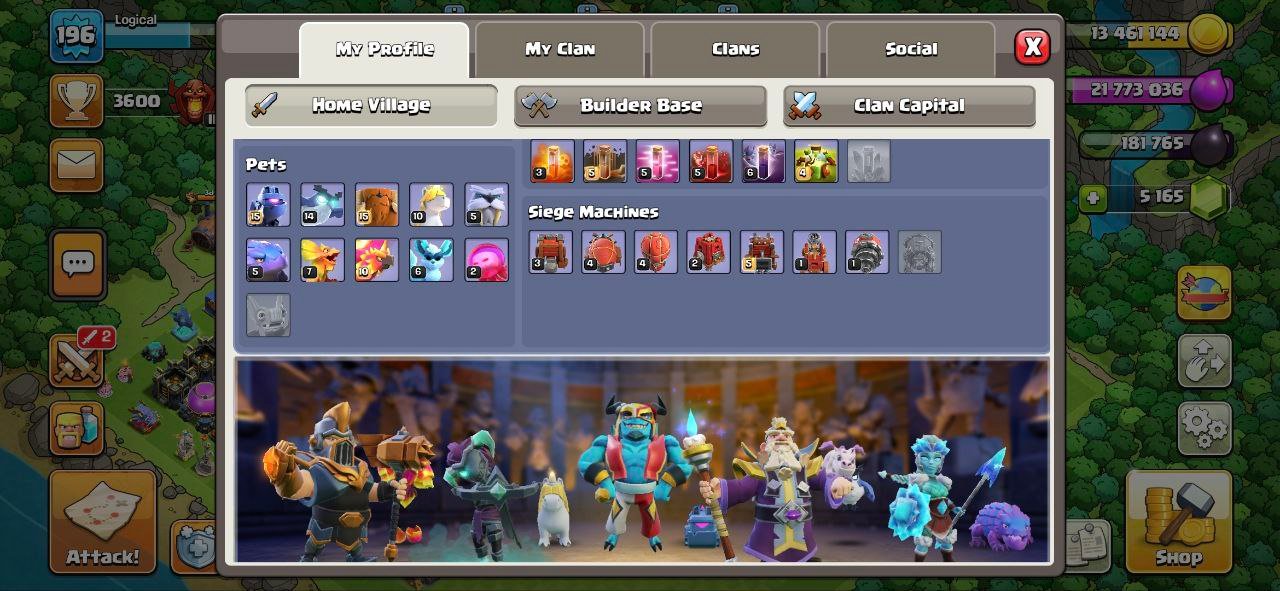Open the Clan Capital profile
The image size is (1280, 591).
pyautogui.click(x=909, y=105)
